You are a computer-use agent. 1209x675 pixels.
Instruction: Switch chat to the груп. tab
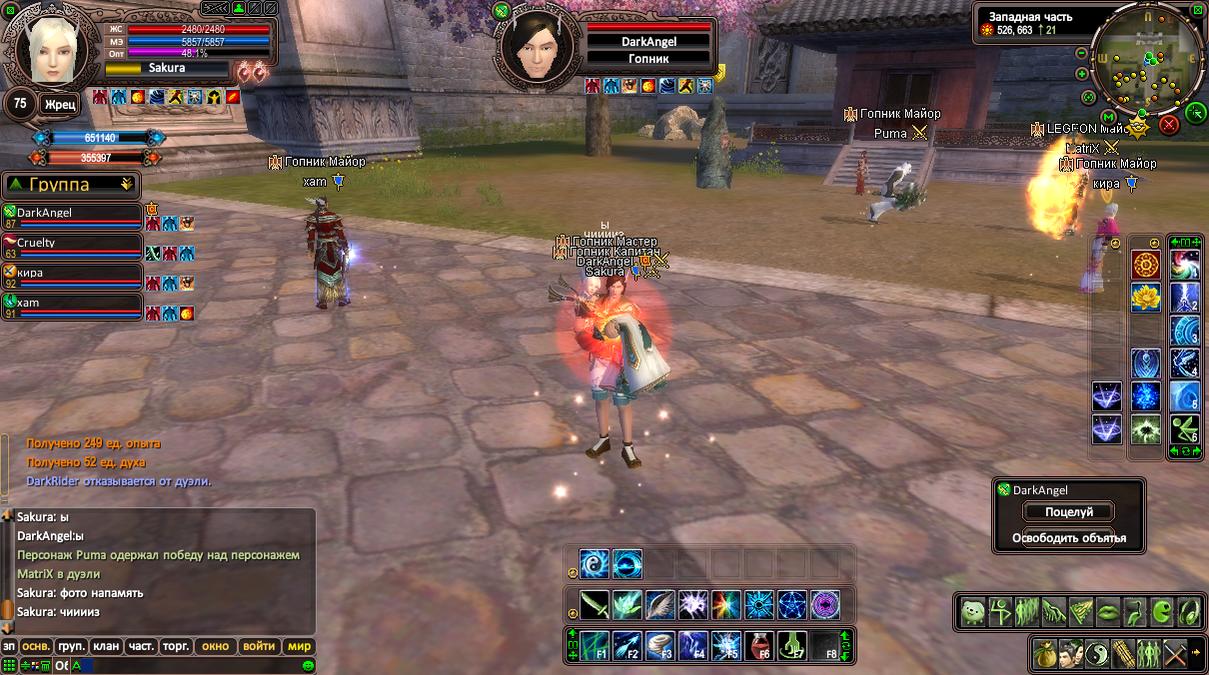(x=71, y=646)
